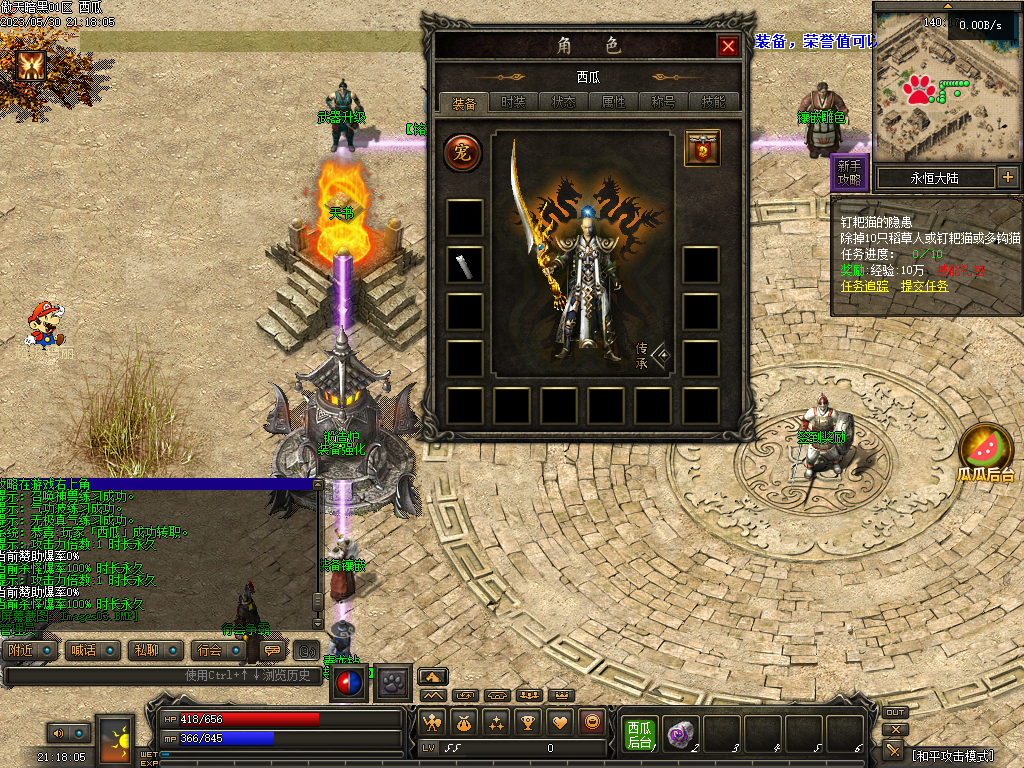Switch to the 时装 tab
The image size is (1024, 768).
513,102
